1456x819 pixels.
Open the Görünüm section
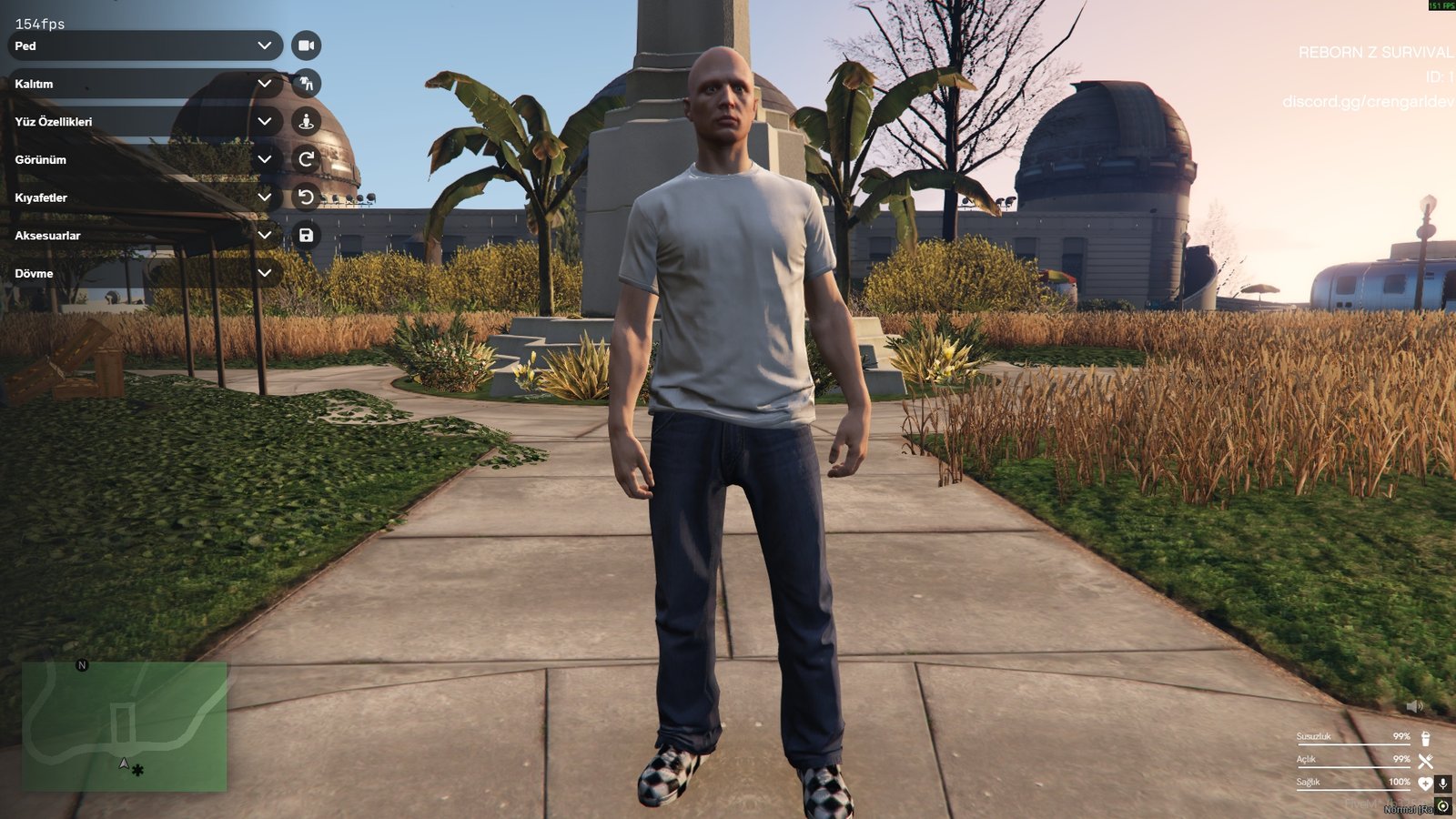tap(141, 158)
